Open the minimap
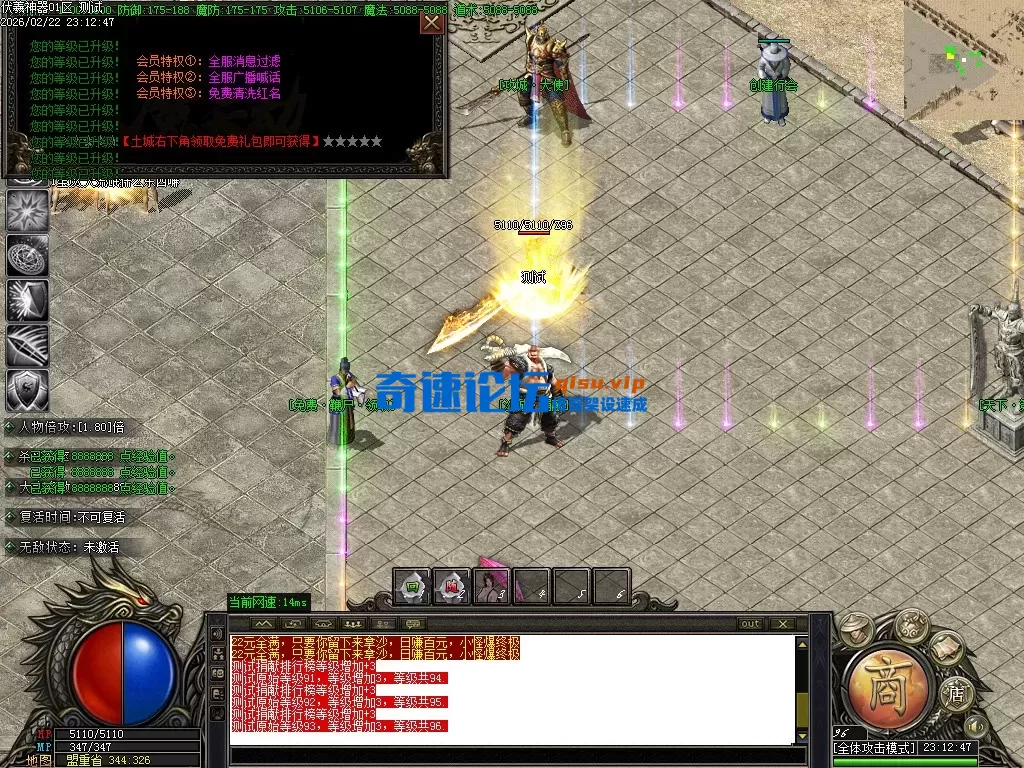The height and width of the screenshot is (768, 1024). (x=964, y=60)
